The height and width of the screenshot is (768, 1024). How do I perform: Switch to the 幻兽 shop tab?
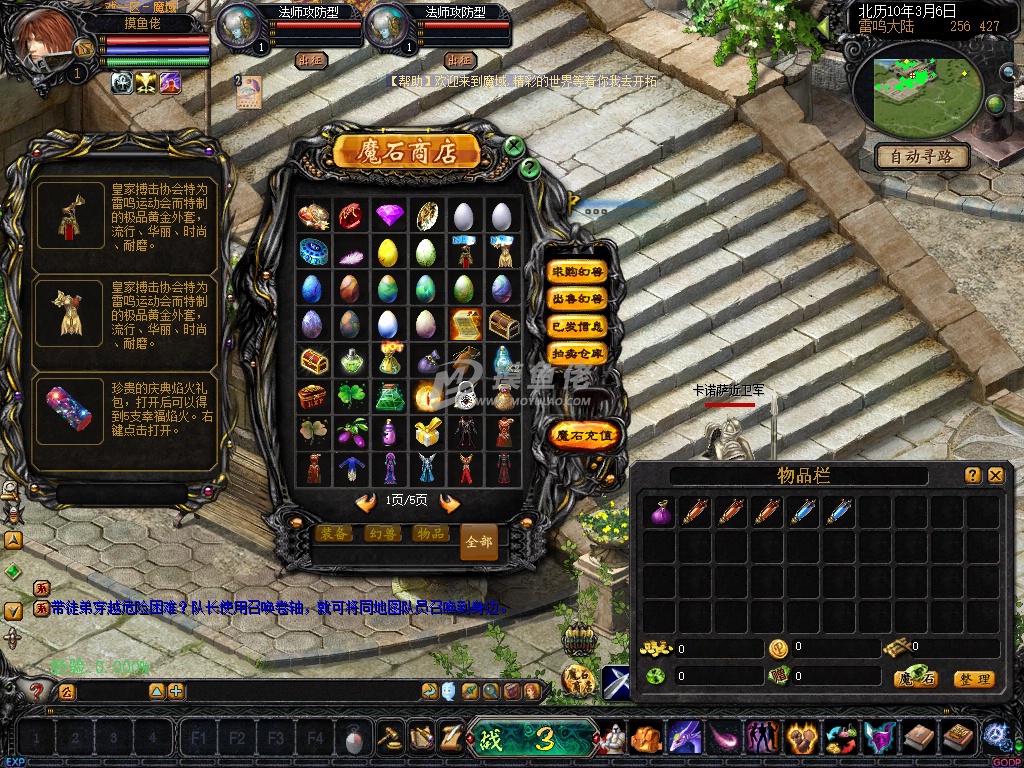click(x=382, y=533)
